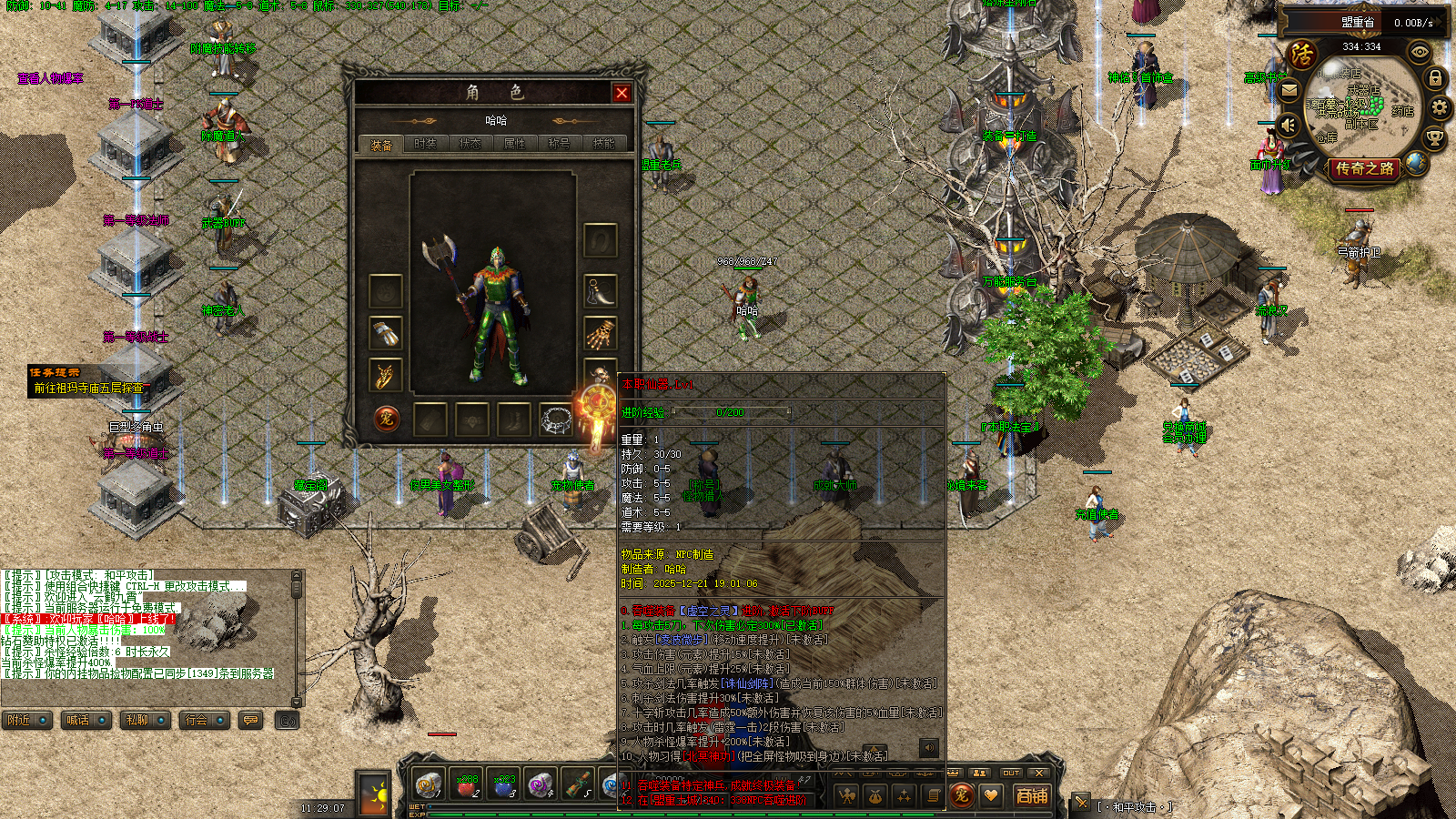Click the red 活 activity icon

pos(1302,56)
